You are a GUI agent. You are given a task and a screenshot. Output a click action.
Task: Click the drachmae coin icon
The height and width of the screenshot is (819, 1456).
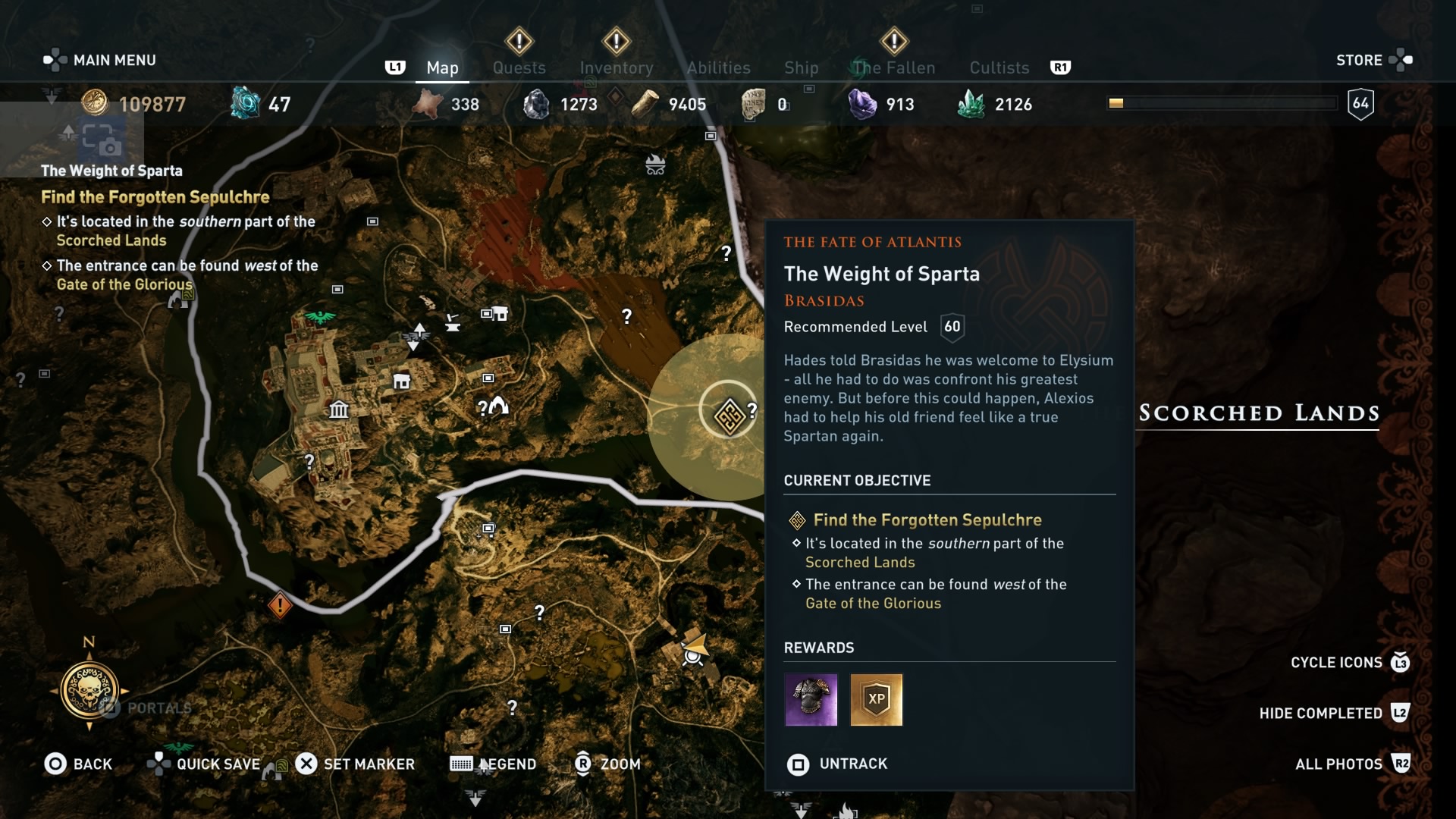(x=93, y=103)
